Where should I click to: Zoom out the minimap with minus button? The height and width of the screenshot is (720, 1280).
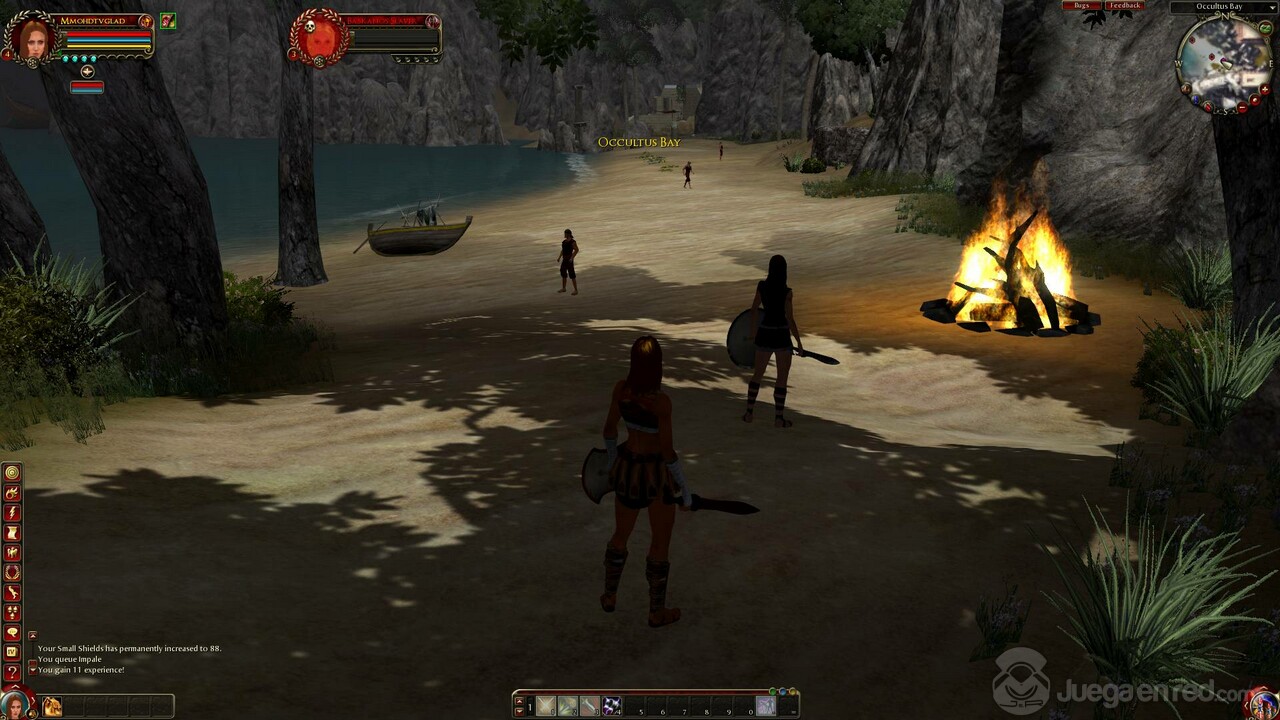click(x=1240, y=106)
